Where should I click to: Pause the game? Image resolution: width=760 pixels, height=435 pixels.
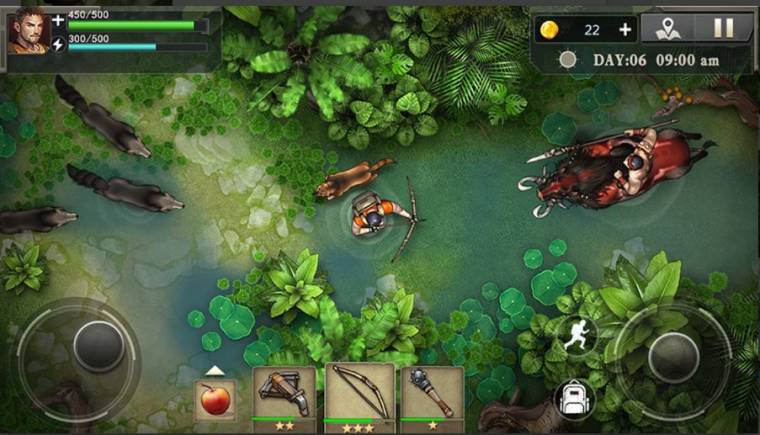coord(724,28)
